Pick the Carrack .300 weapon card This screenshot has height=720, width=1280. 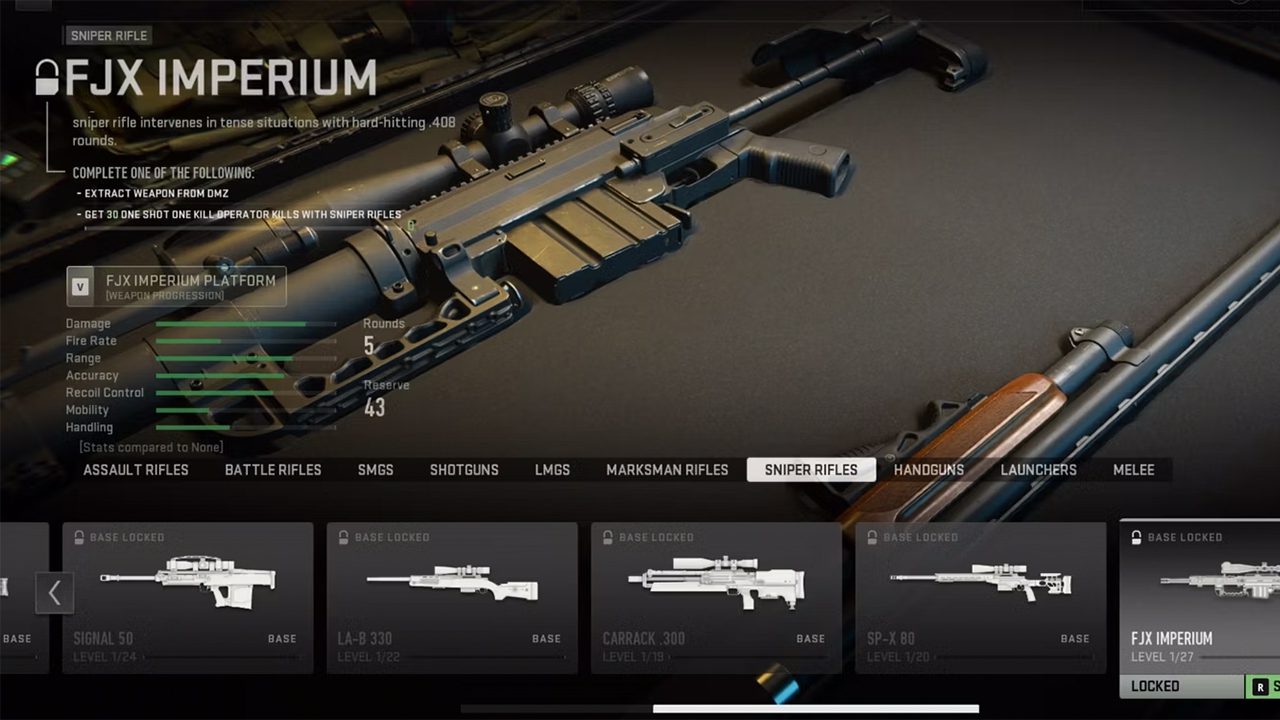(716, 597)
